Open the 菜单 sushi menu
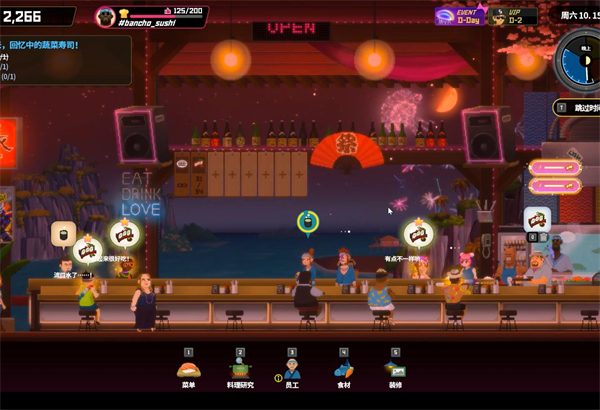 point(188,371)
